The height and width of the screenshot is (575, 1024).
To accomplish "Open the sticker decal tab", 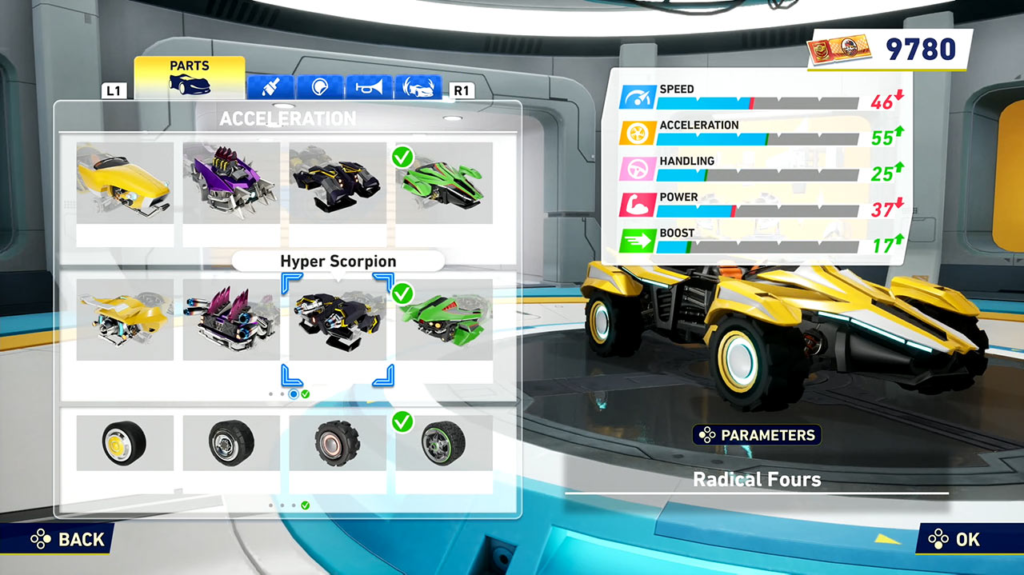I will 320,87.
